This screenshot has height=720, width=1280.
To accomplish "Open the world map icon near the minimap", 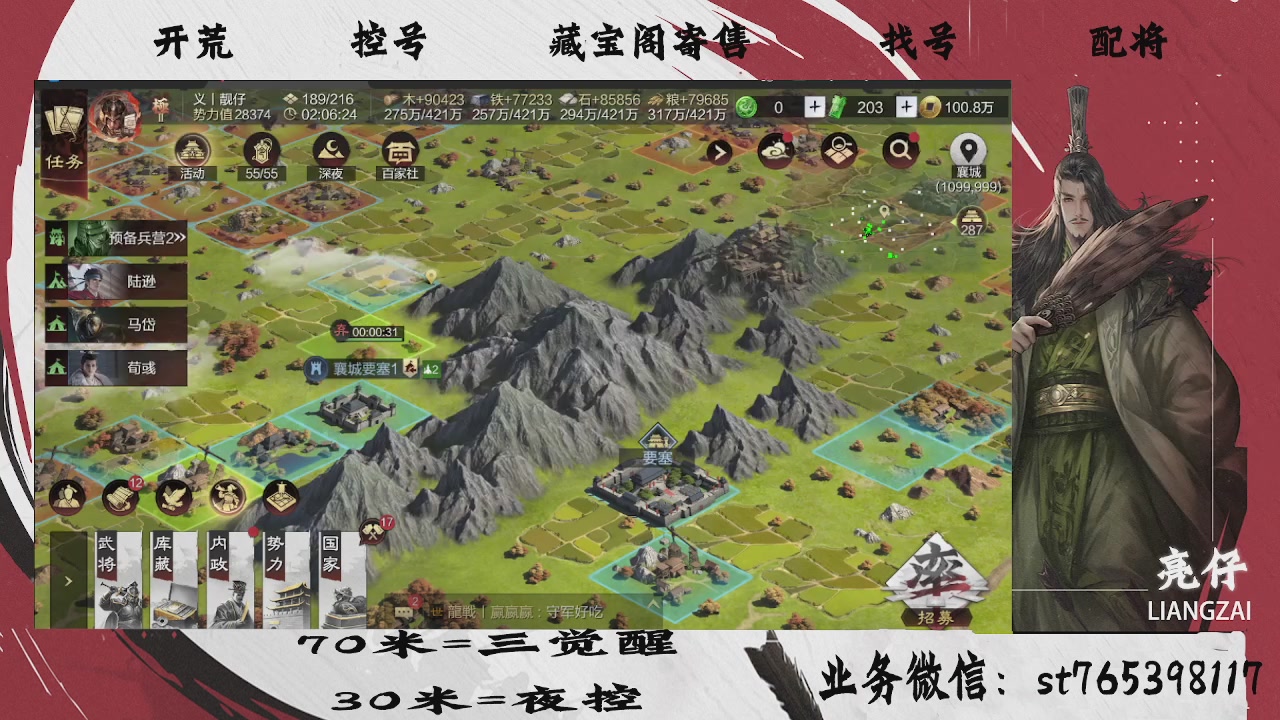I will pos(838,149).
